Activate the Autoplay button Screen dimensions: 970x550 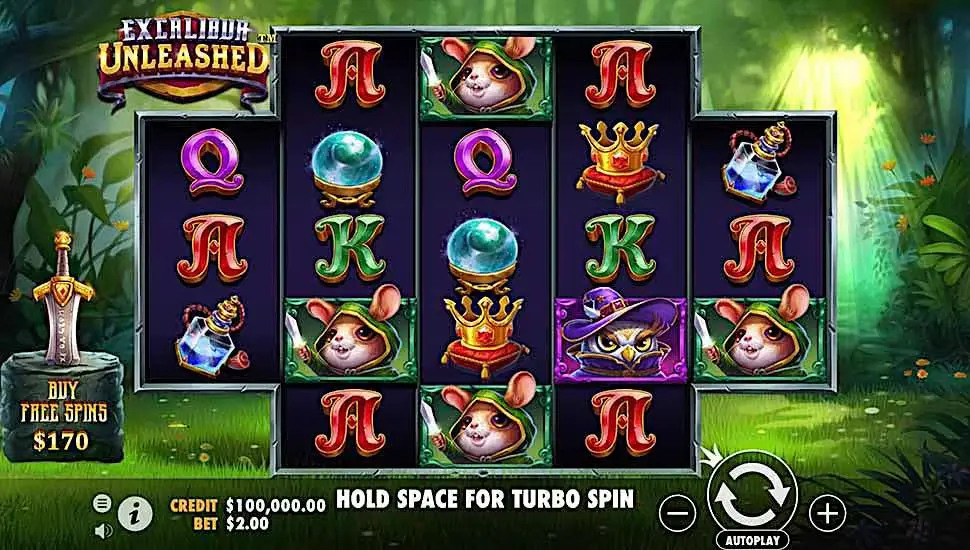[x=752, y=540]
